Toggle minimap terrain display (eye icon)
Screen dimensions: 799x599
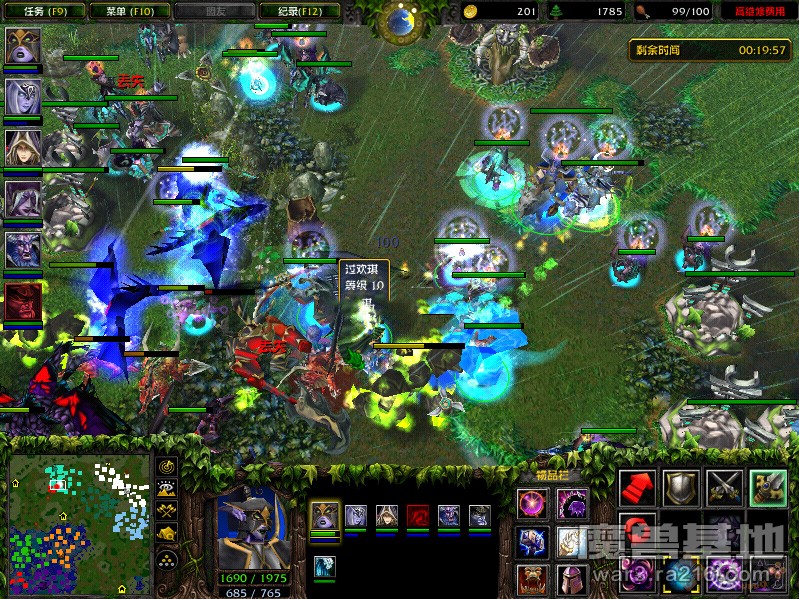[167, 489]
